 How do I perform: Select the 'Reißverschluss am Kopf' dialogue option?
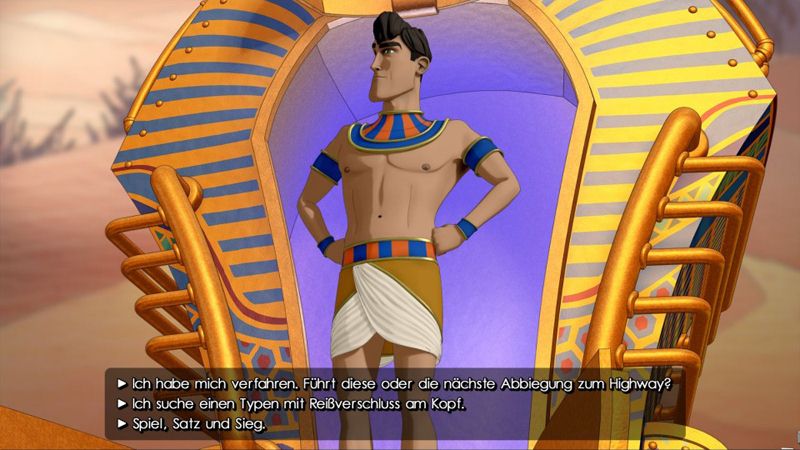click(x=299, y=404)
